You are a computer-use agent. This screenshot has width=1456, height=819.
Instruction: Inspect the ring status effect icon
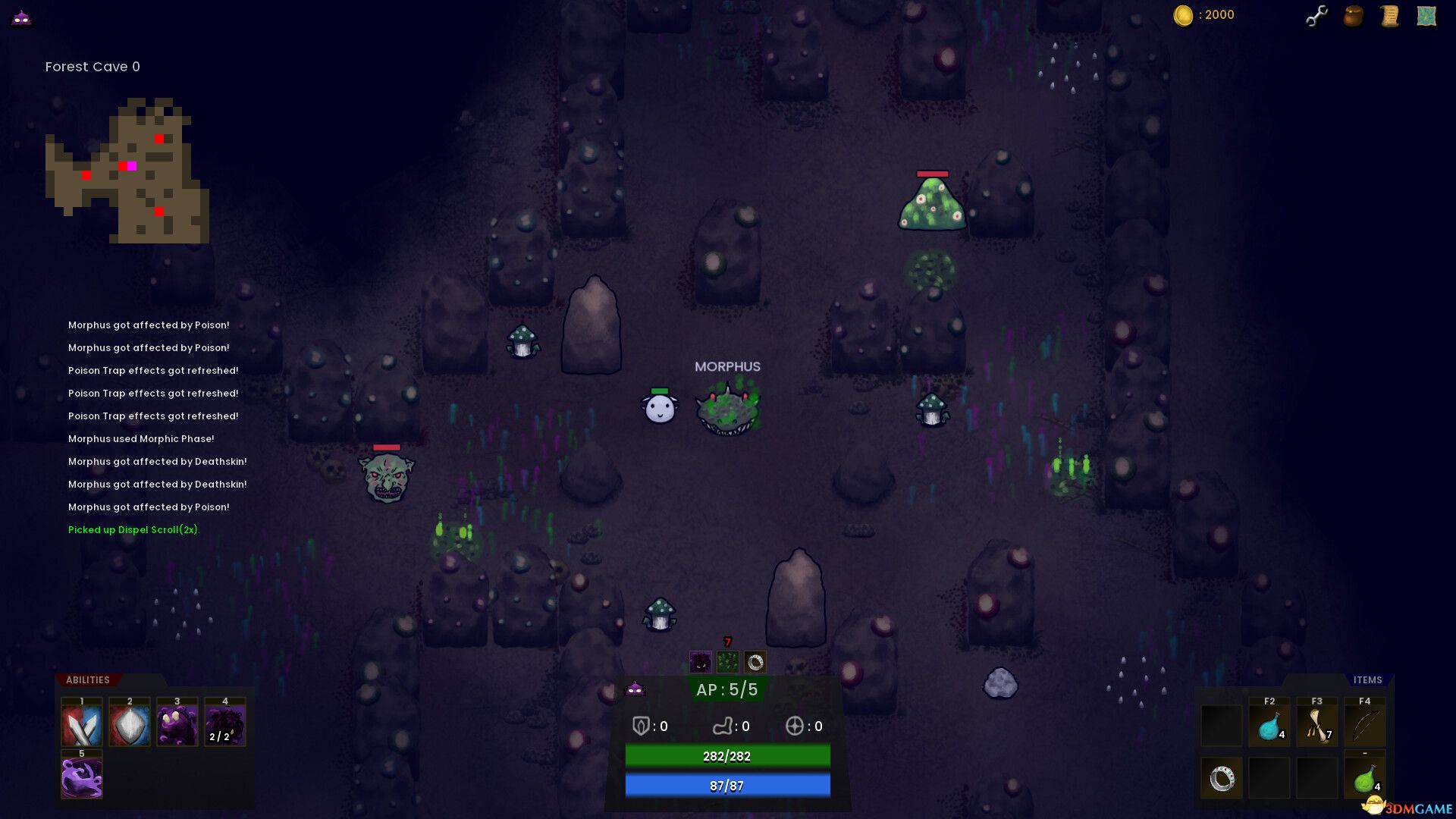click(755, 663)
